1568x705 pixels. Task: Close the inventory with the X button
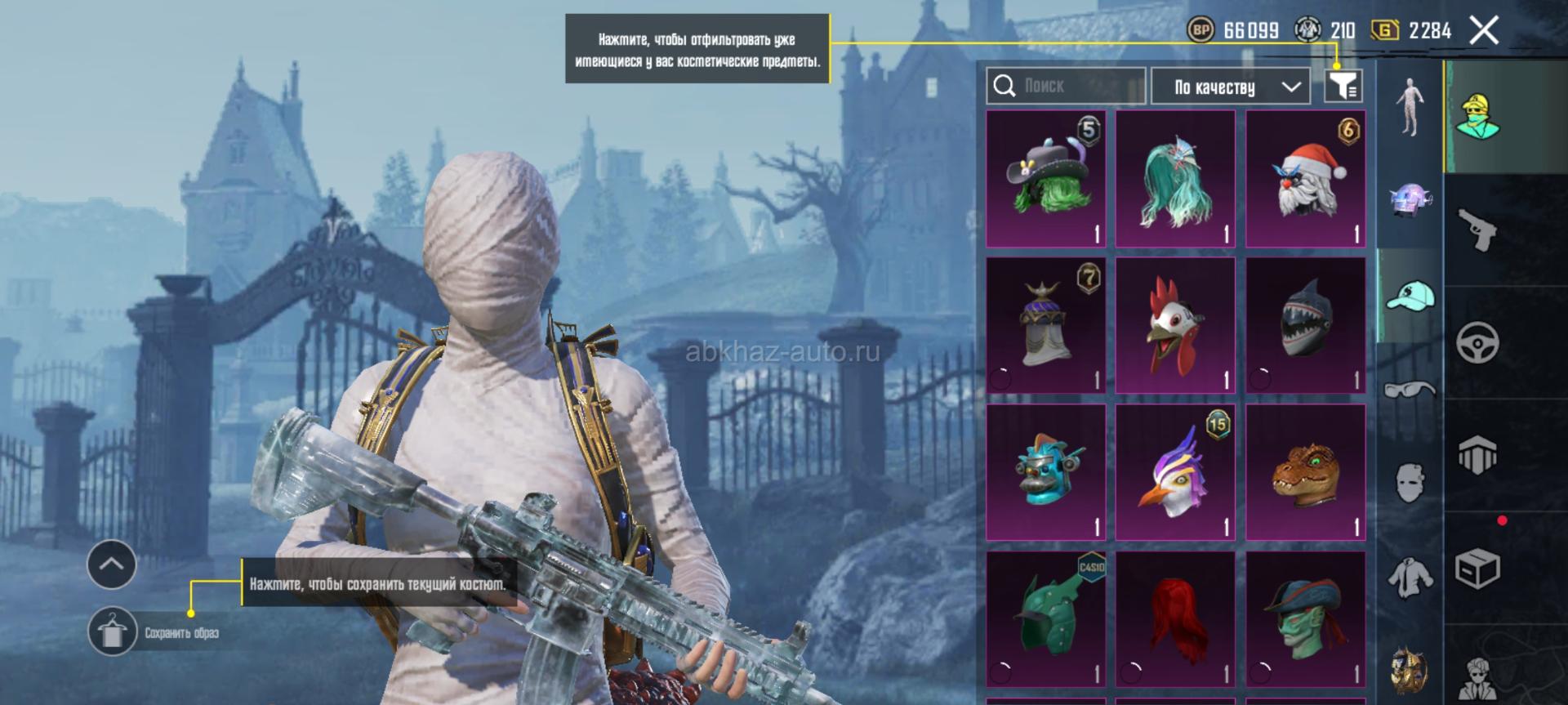1484,31
